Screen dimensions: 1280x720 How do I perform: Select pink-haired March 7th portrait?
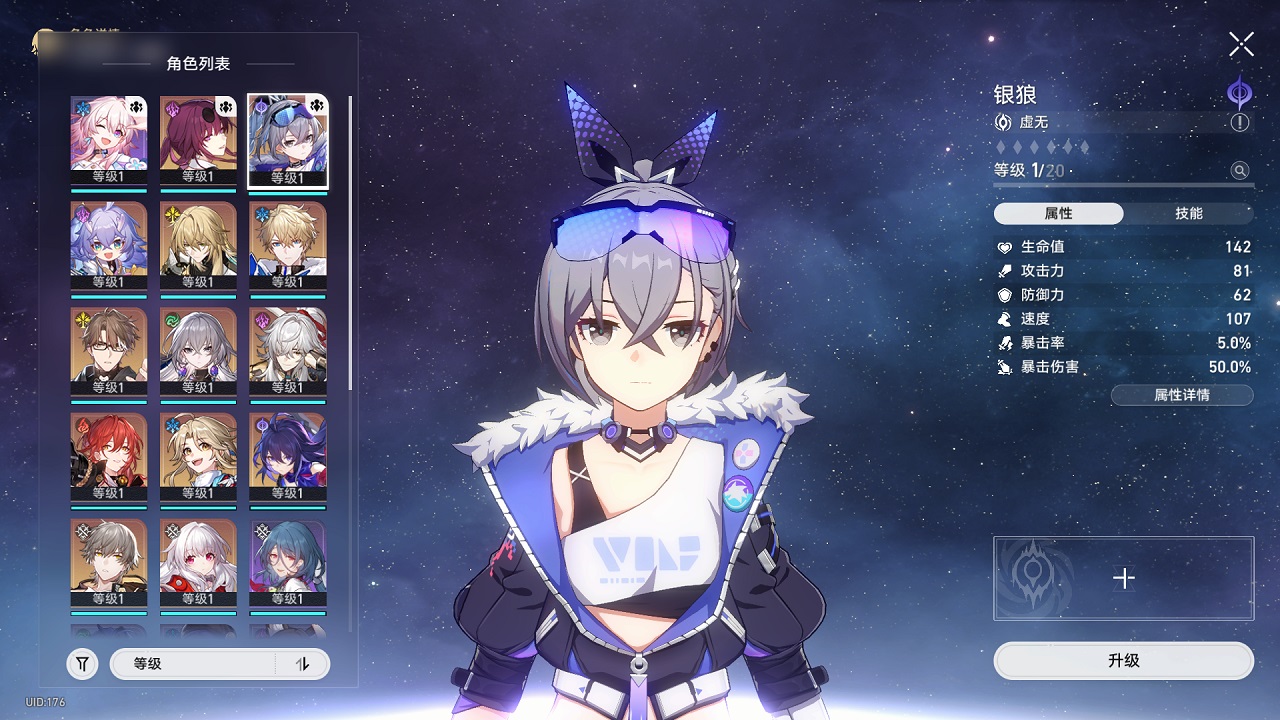[109, 140]
